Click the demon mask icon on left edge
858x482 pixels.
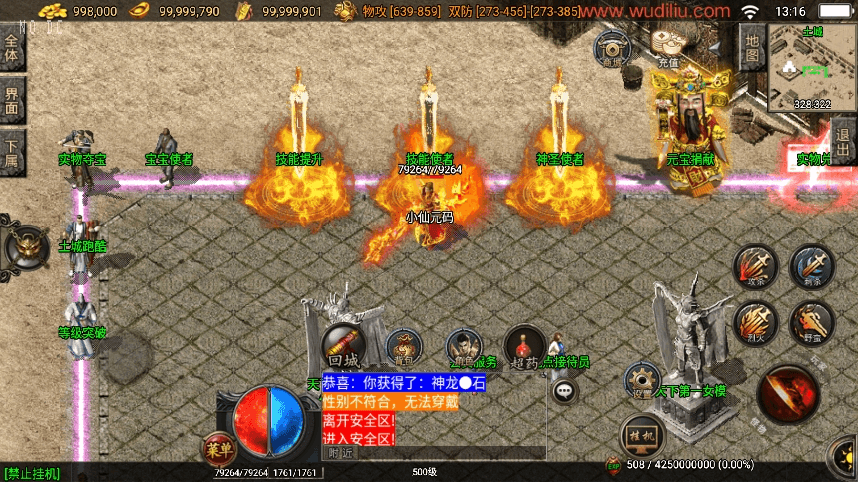click(x=25, y=245)
